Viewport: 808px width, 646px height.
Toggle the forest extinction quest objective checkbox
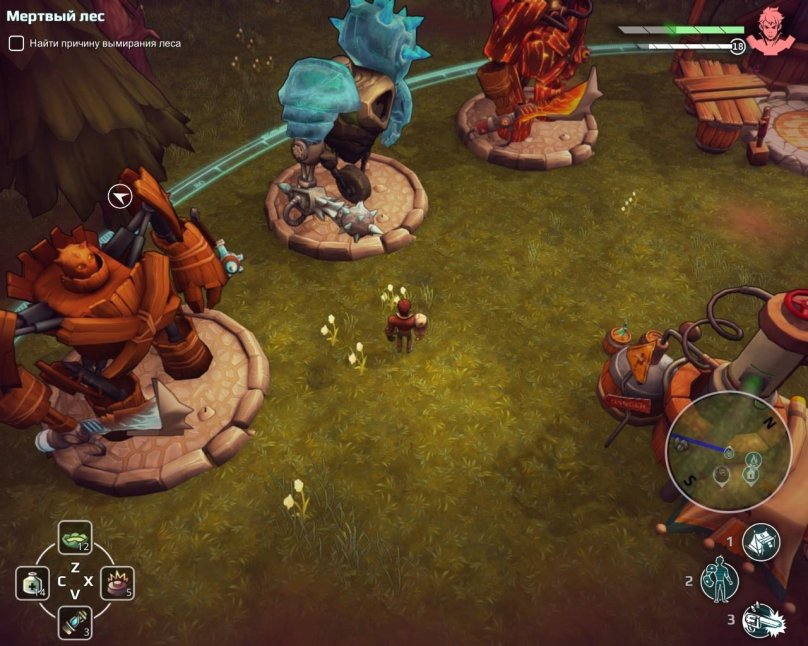point(16,43)
